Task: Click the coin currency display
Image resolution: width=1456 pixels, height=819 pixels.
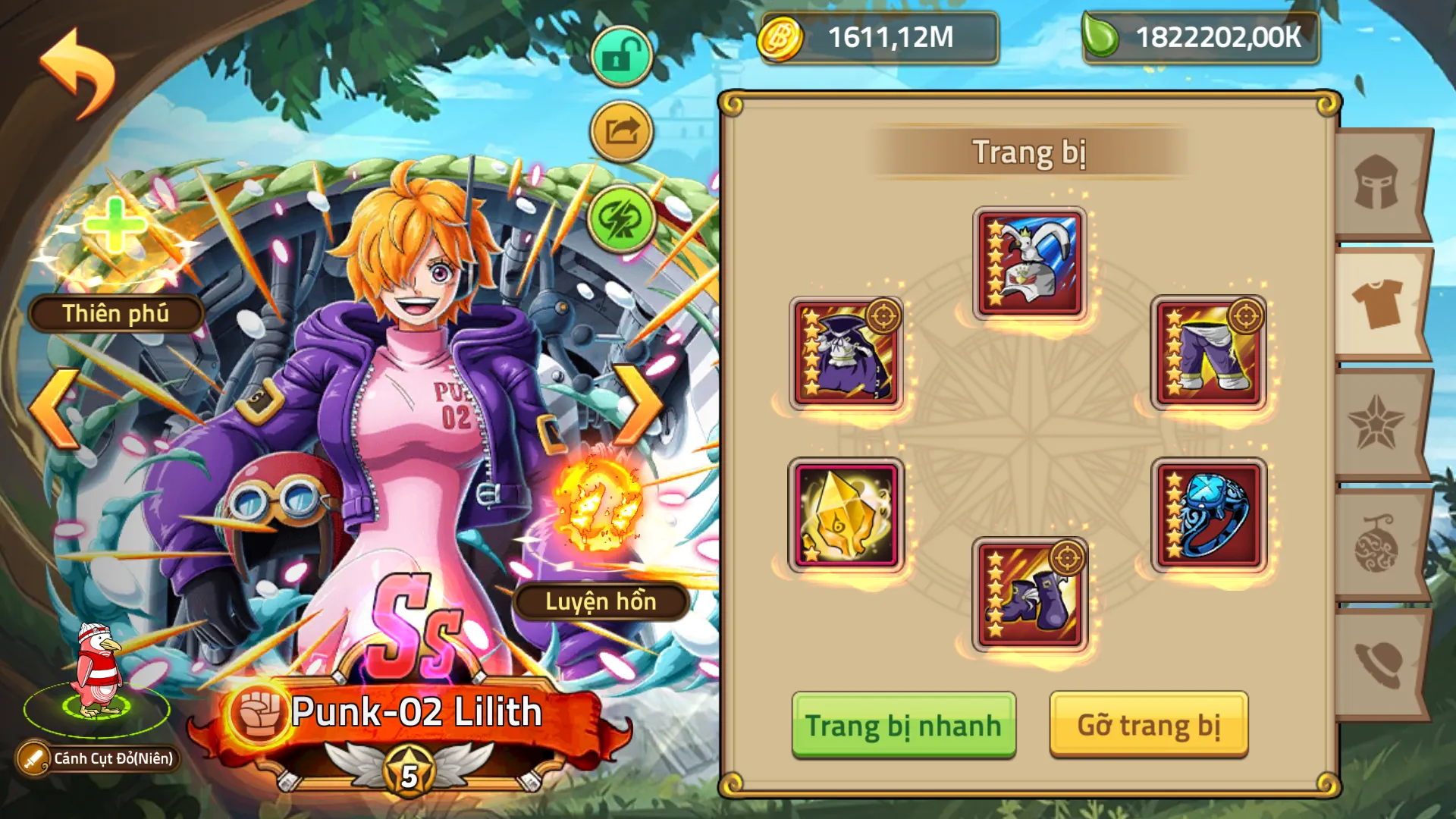Action: [x=880, y=38]
